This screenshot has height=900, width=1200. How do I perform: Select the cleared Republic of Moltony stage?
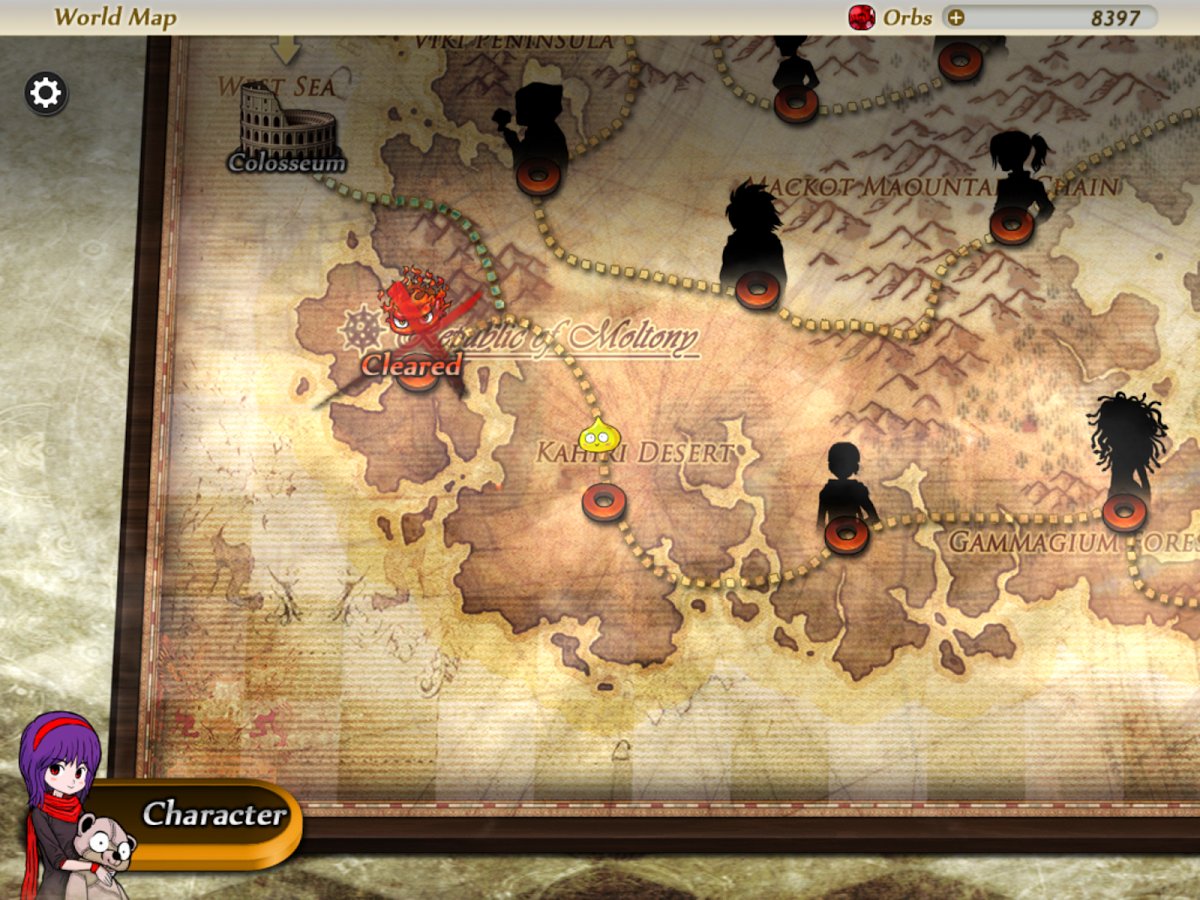(x=418, y=368)
